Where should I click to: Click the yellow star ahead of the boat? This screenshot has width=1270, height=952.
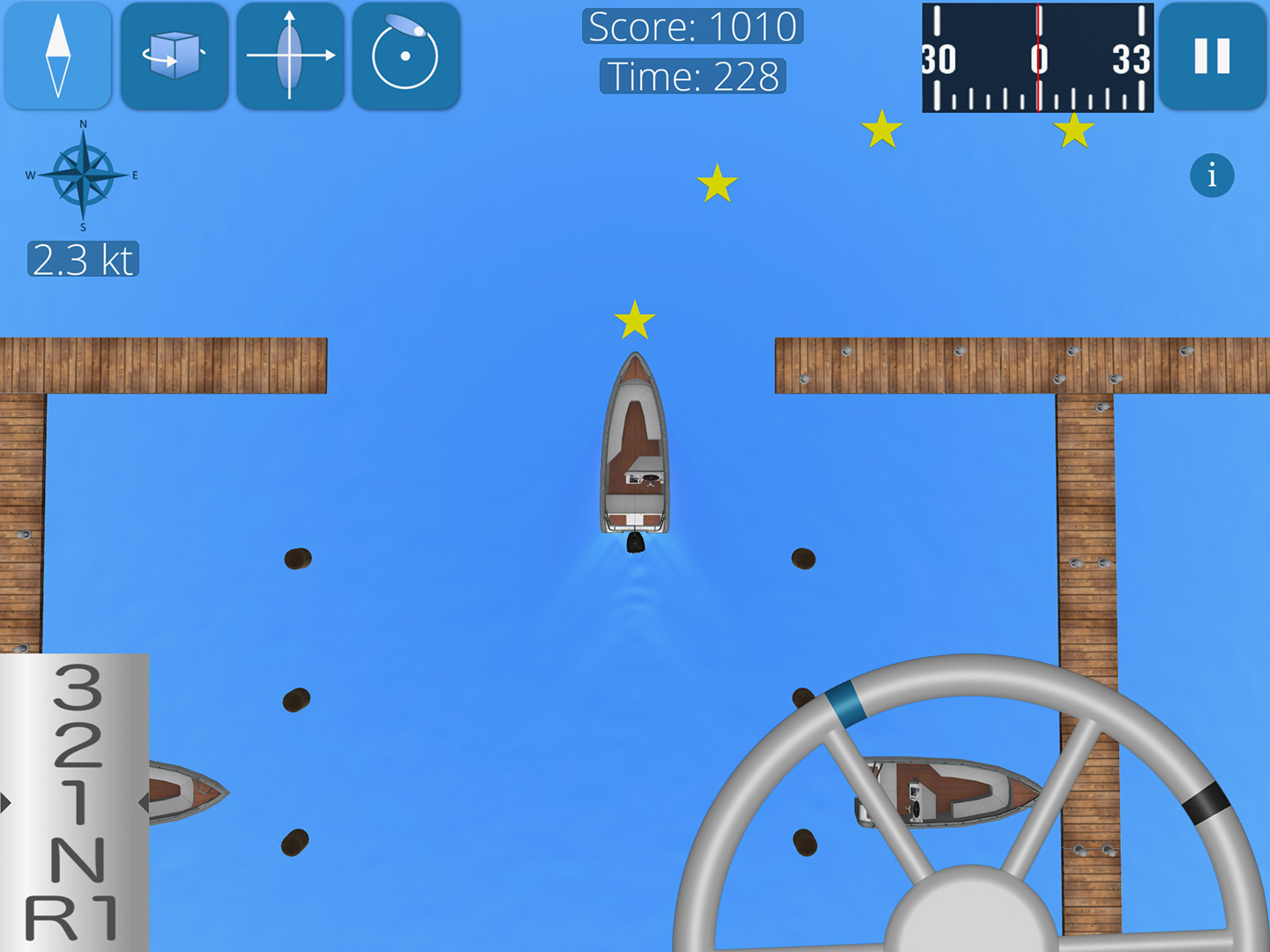(634, 320)
